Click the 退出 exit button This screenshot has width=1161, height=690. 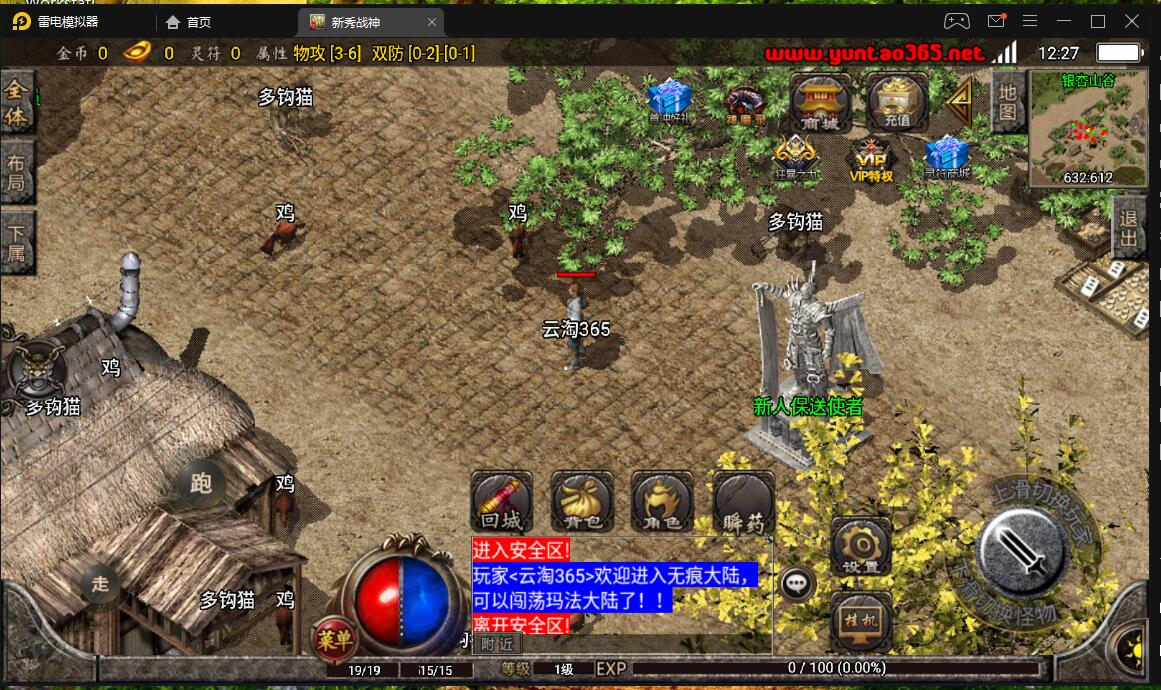(1129, 227)
